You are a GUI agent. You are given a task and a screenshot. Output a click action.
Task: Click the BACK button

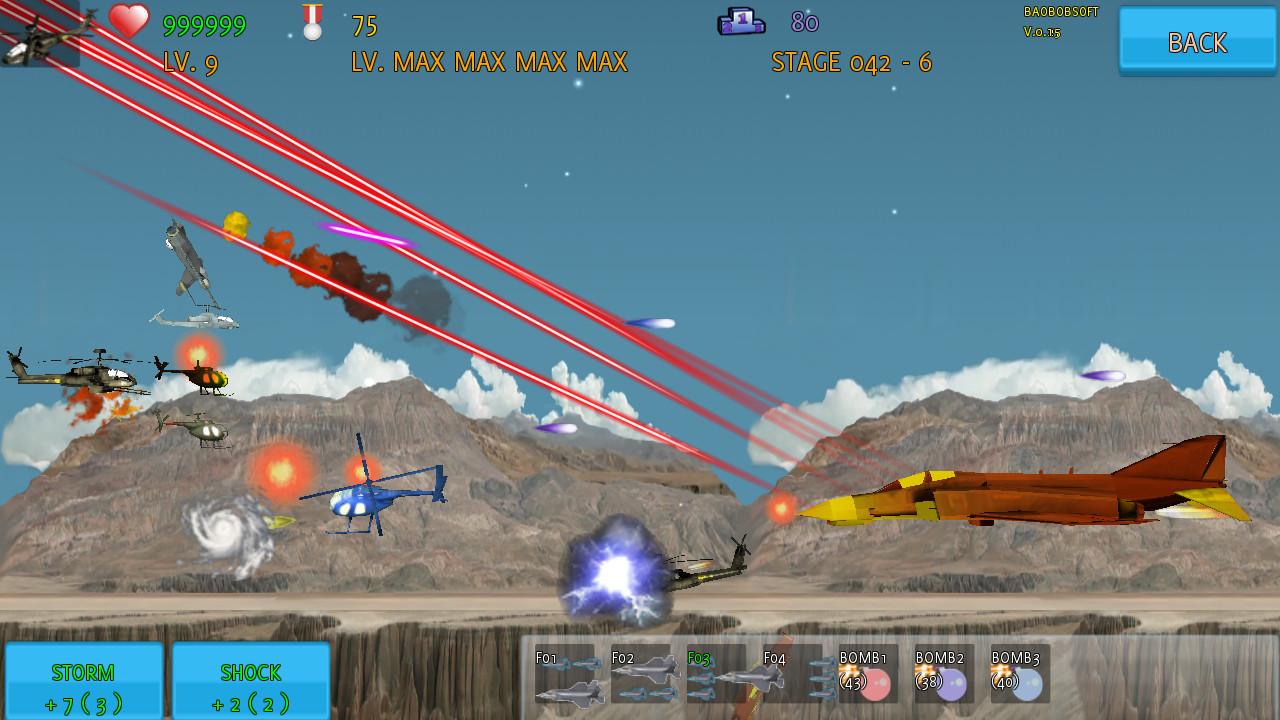tap(1196, 42)
